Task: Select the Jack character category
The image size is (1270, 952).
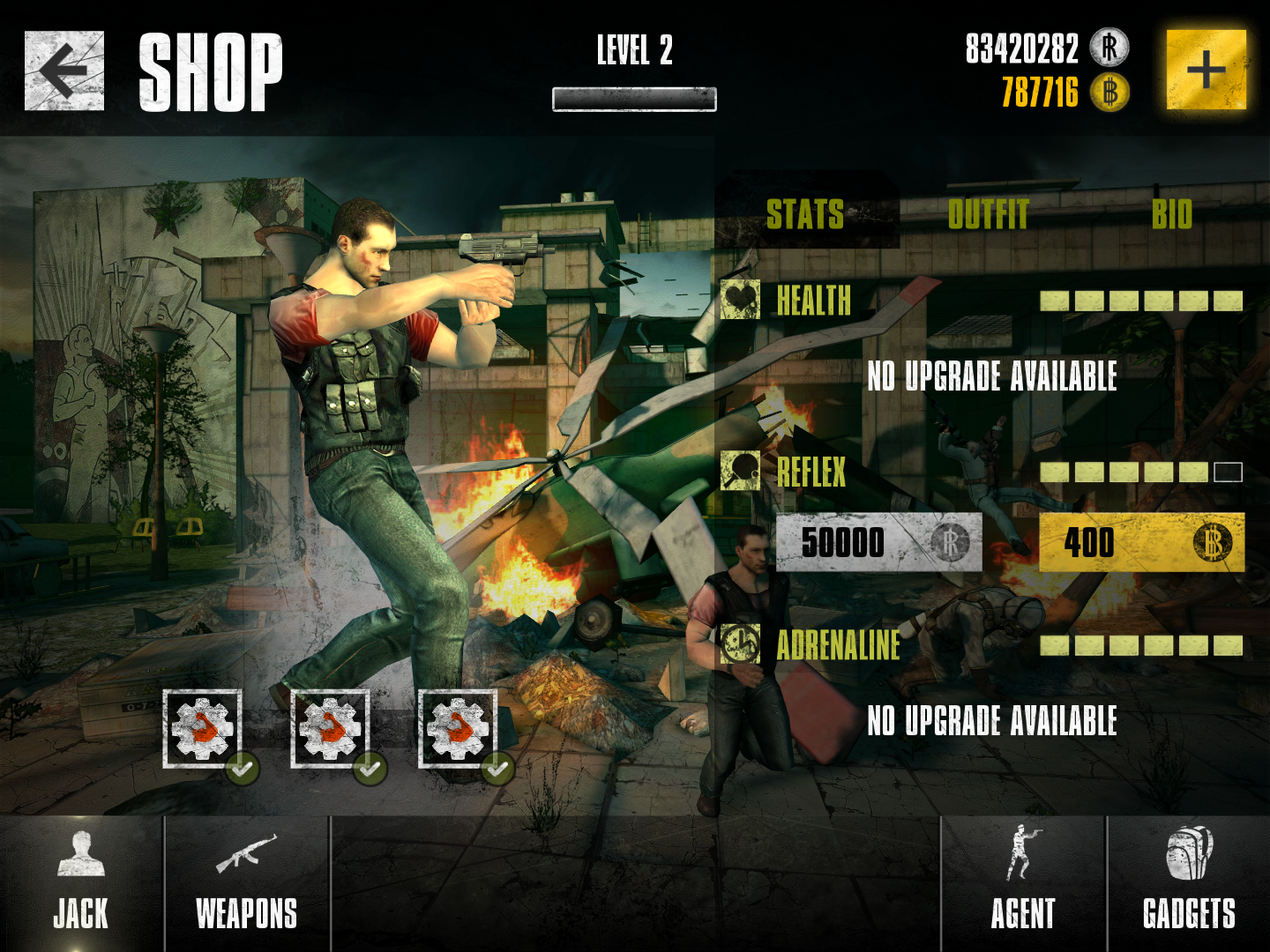Action: [81, 883]
